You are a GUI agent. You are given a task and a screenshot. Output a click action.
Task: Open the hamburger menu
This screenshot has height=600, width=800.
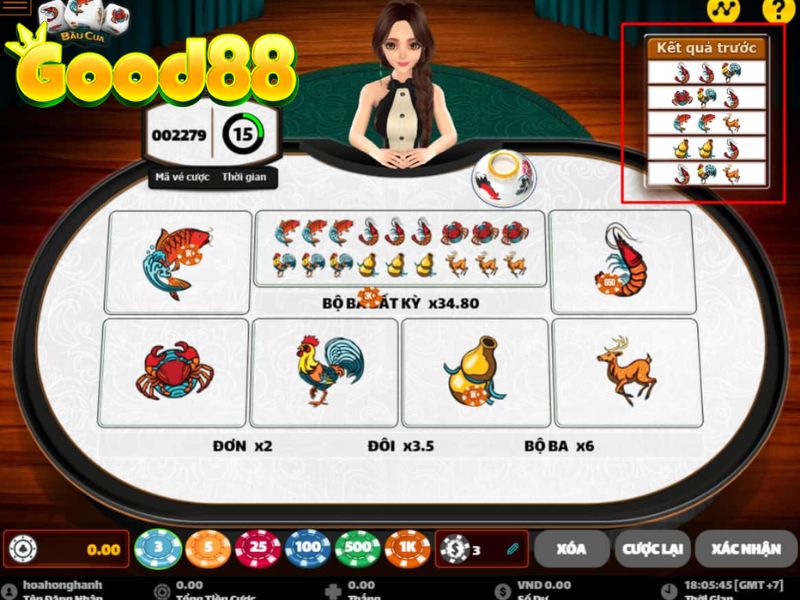(17, 8)
